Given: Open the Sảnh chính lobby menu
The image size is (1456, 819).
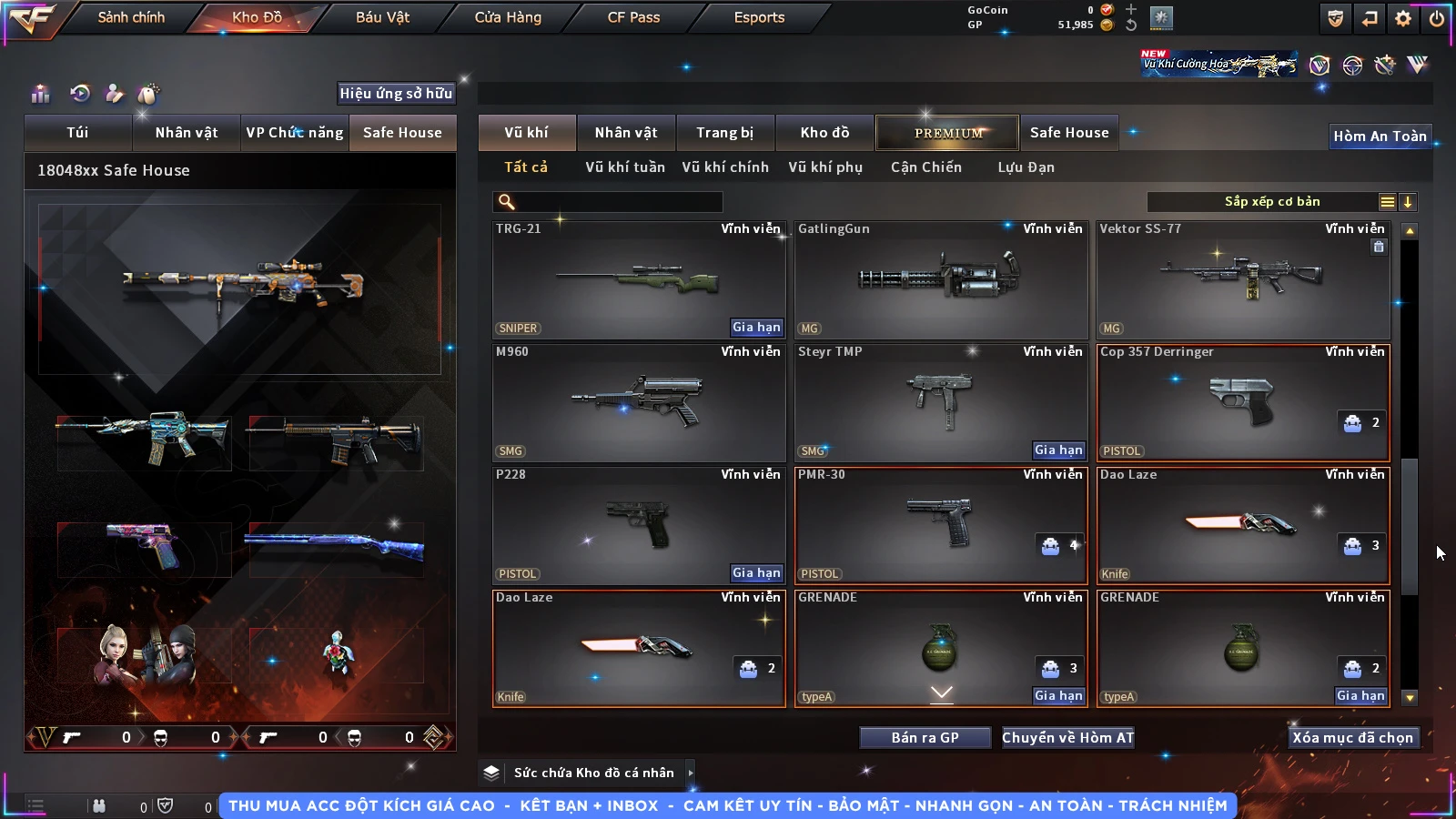Looking at the screenshot, I should (131, 17).
